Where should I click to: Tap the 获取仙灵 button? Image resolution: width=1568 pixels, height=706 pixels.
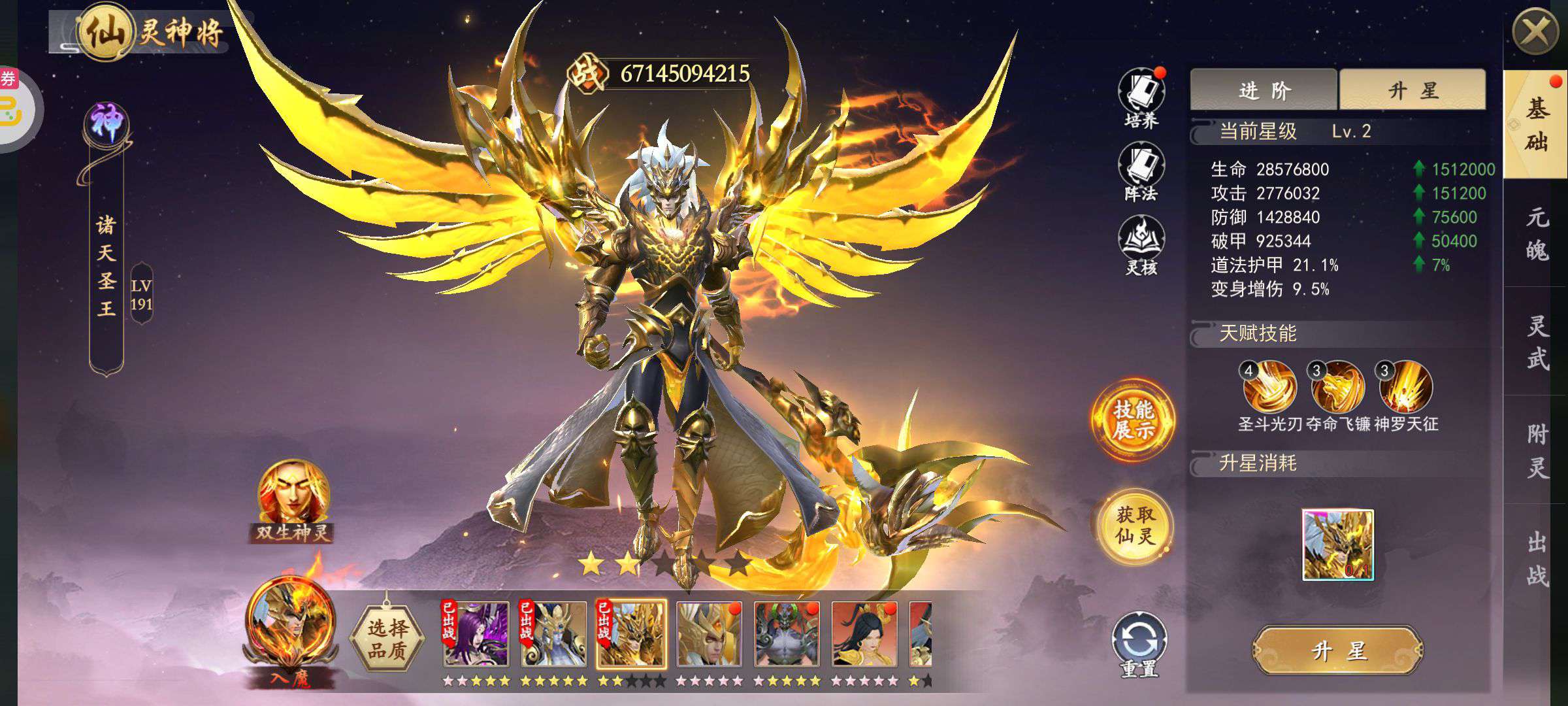(1135, 526)
